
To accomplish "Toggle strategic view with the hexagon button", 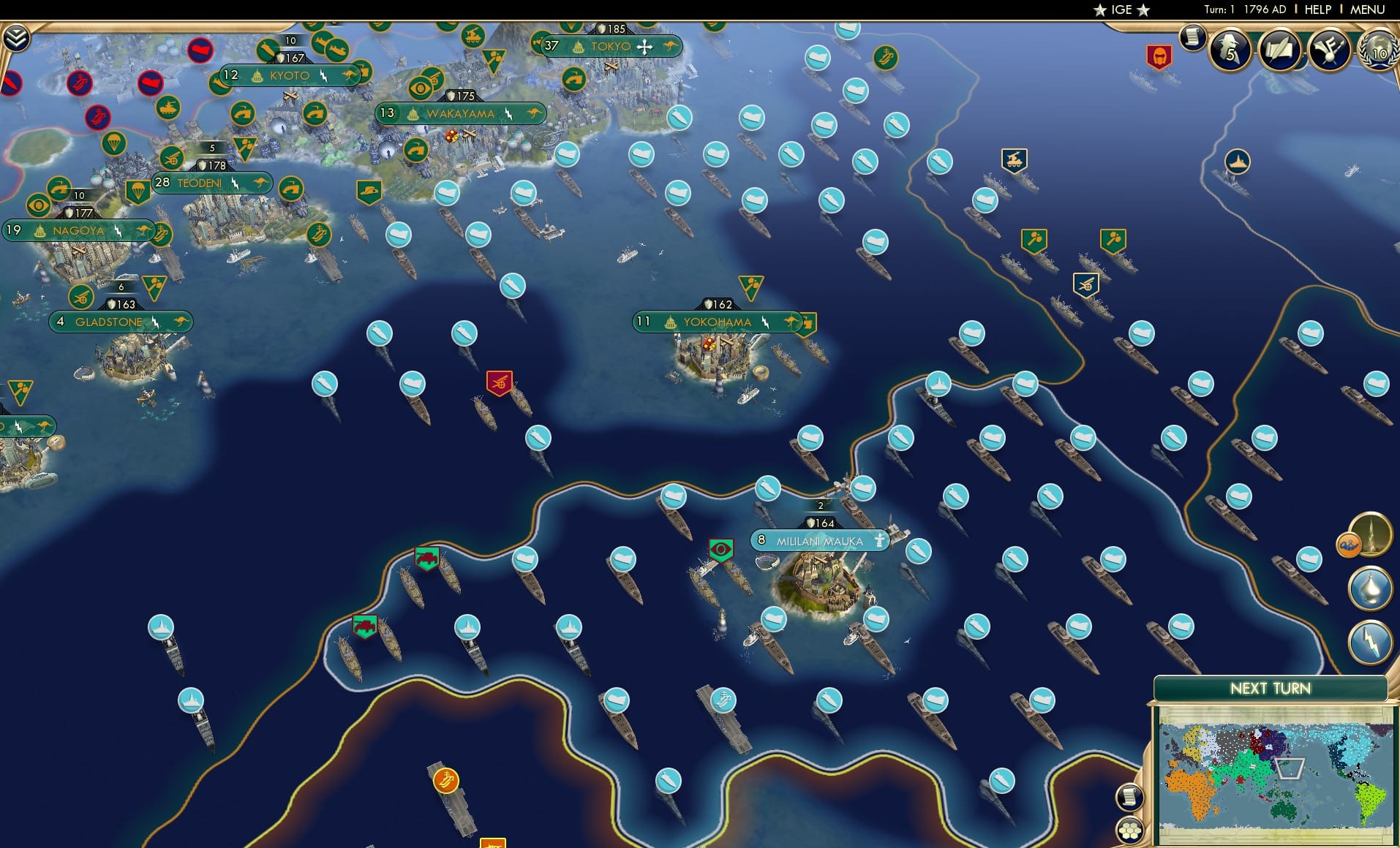I will tap(1130, 831).
